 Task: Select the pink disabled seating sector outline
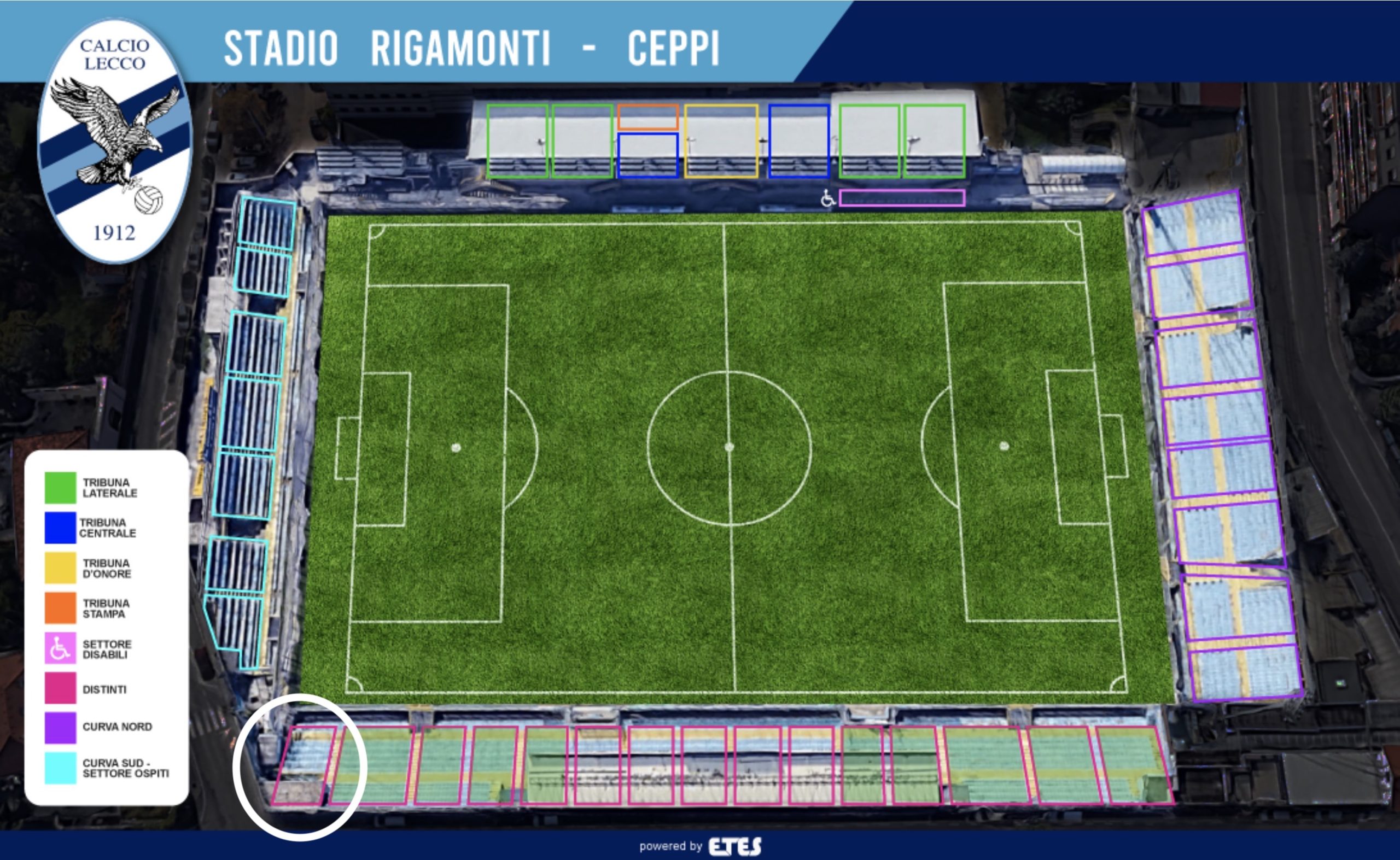click(x=902, y=198)
